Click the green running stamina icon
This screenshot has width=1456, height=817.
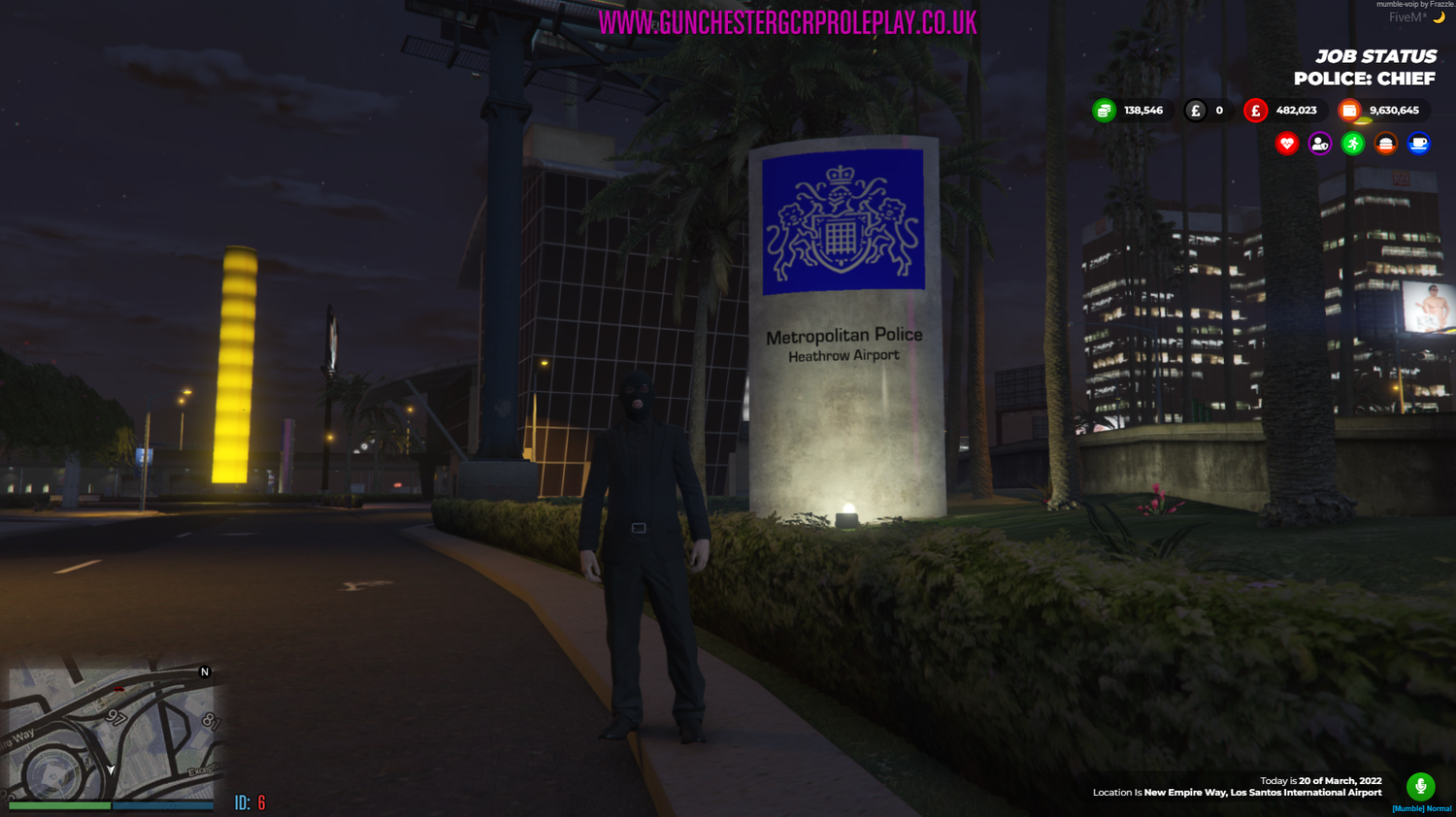(x=1352, y=143)
